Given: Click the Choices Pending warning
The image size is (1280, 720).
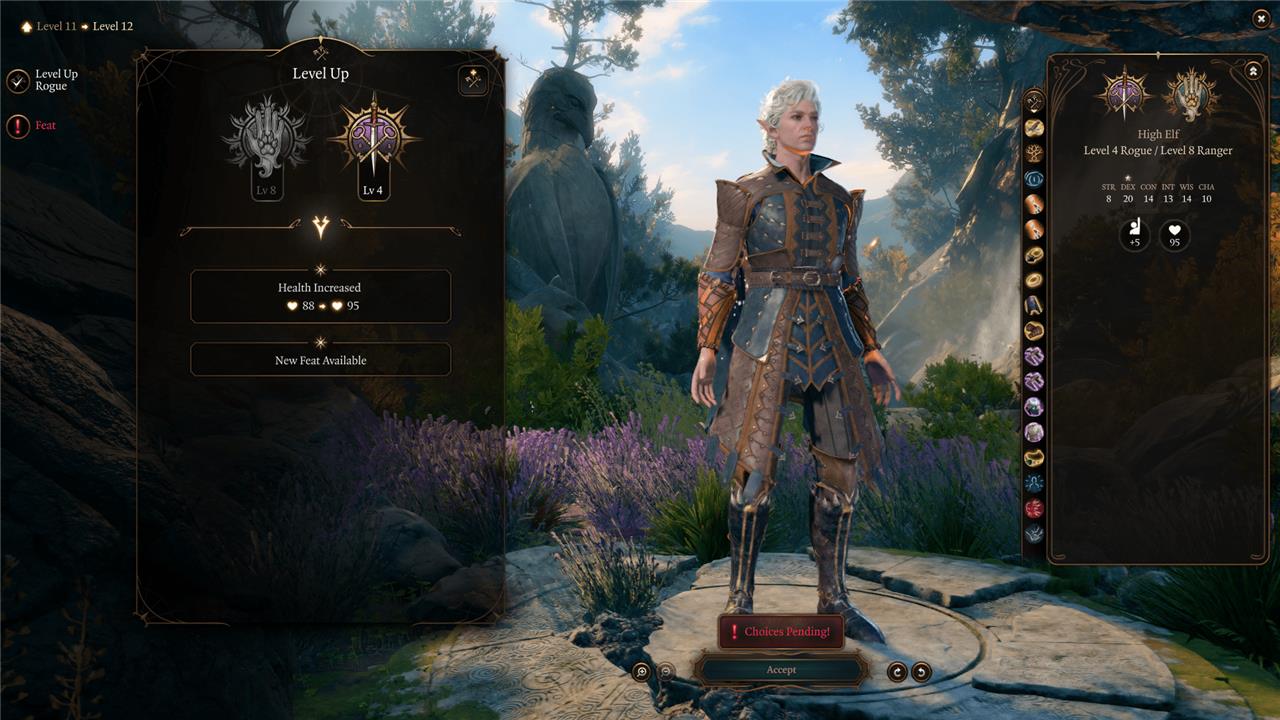Looking at the screenshot, I should (781, 632).
